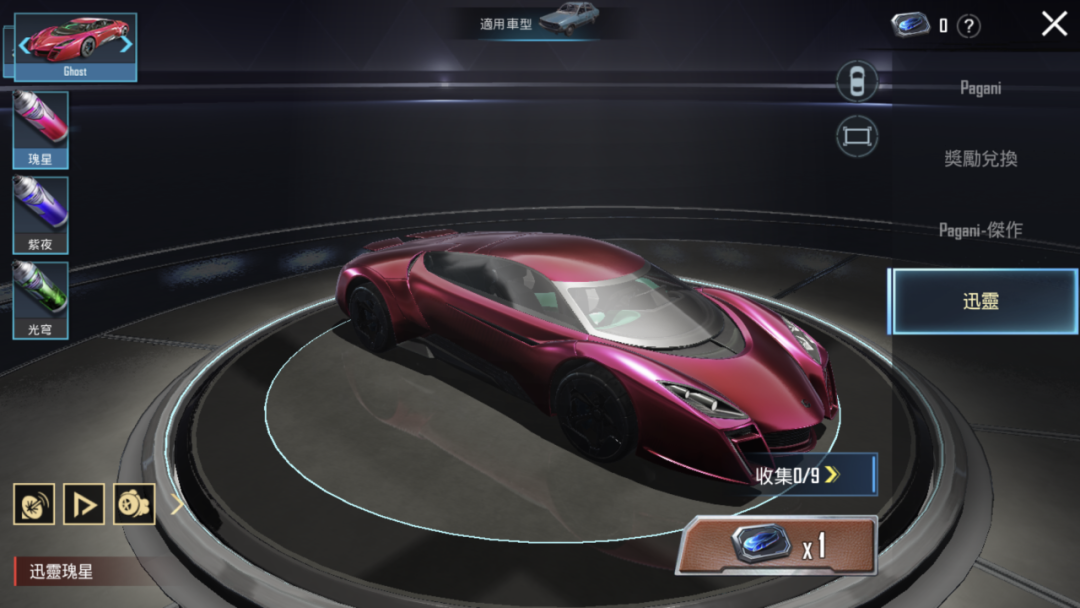Close the vehicle skin screen
1080x608 pixels.
[x=1054, y=24]
